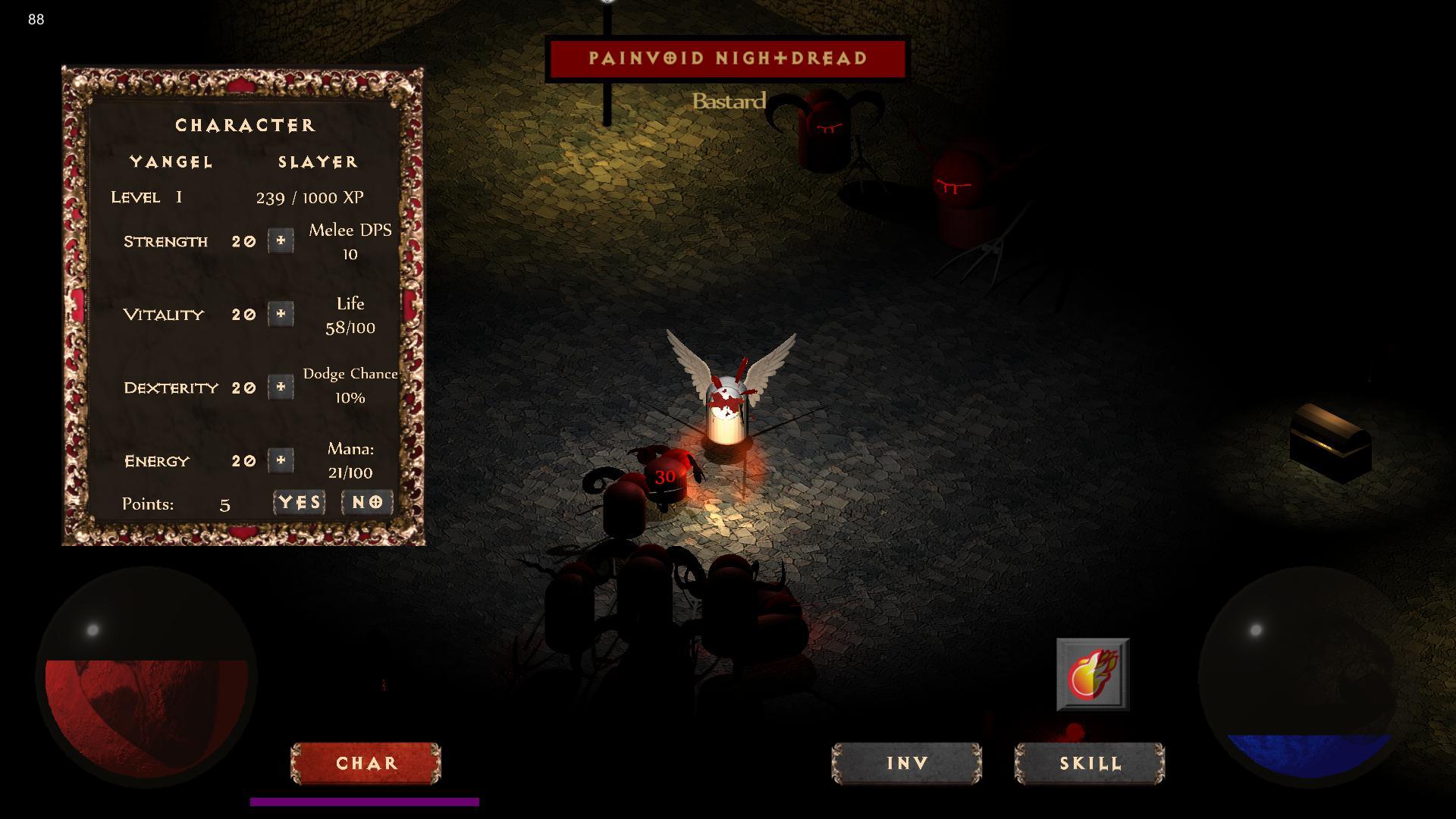Toggle the CHAR character panel button
The height and width of the screenshot is (819, 1456).
pyautogui.click(x=366, y=763)
